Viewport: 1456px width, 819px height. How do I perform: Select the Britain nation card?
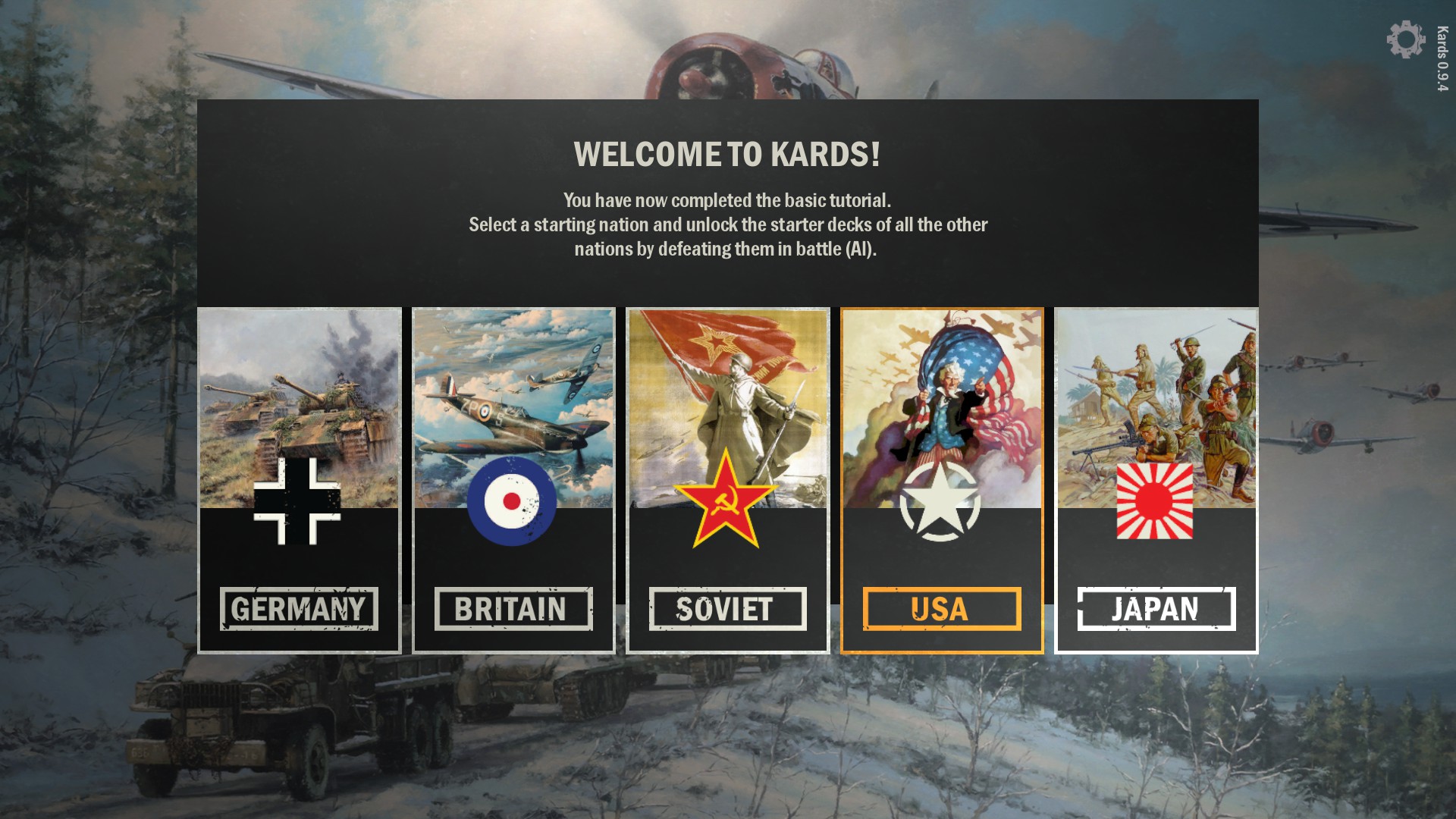click(513, 480)
